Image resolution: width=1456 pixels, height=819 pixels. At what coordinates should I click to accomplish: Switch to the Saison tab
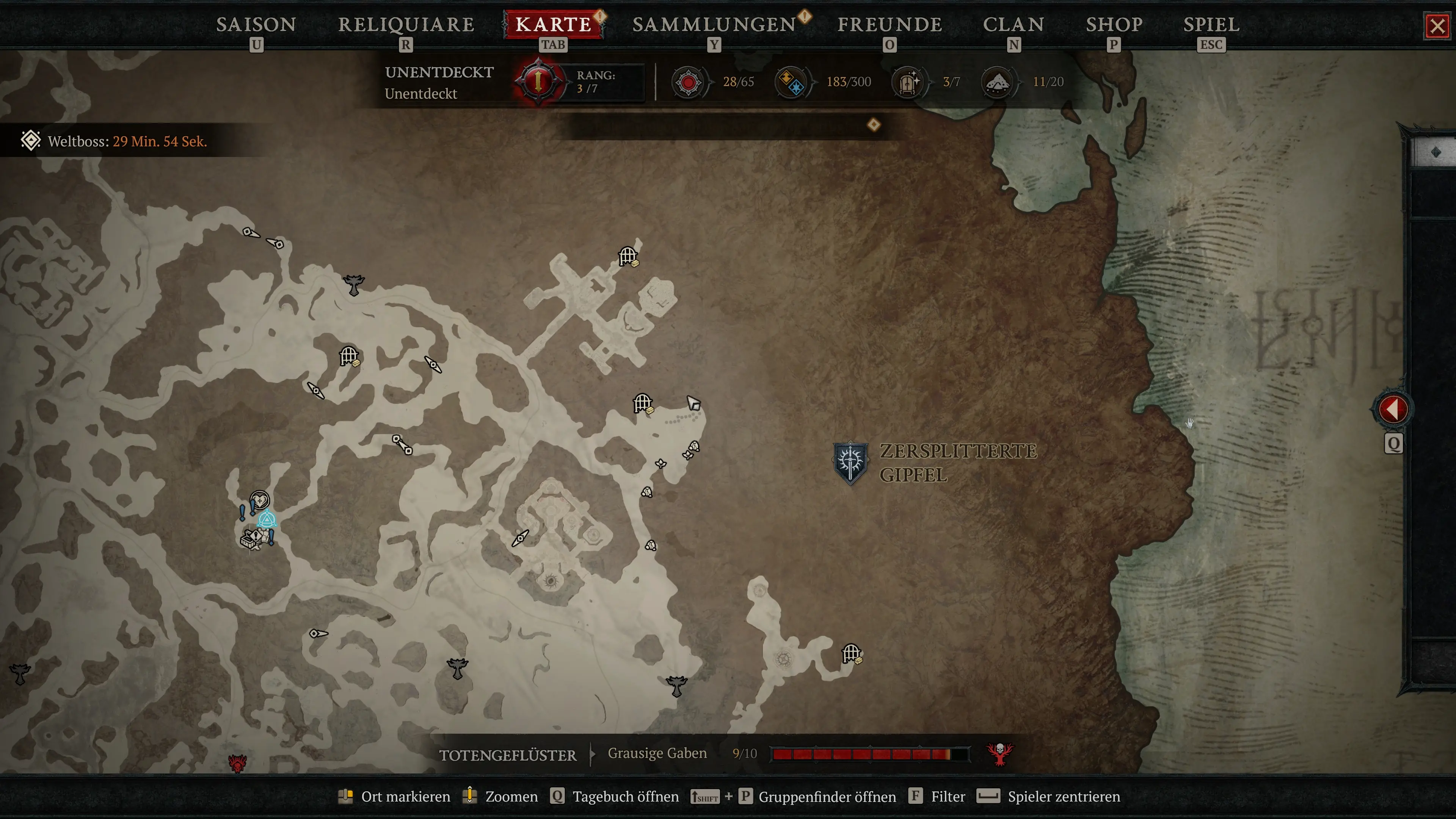pos(256,25)
